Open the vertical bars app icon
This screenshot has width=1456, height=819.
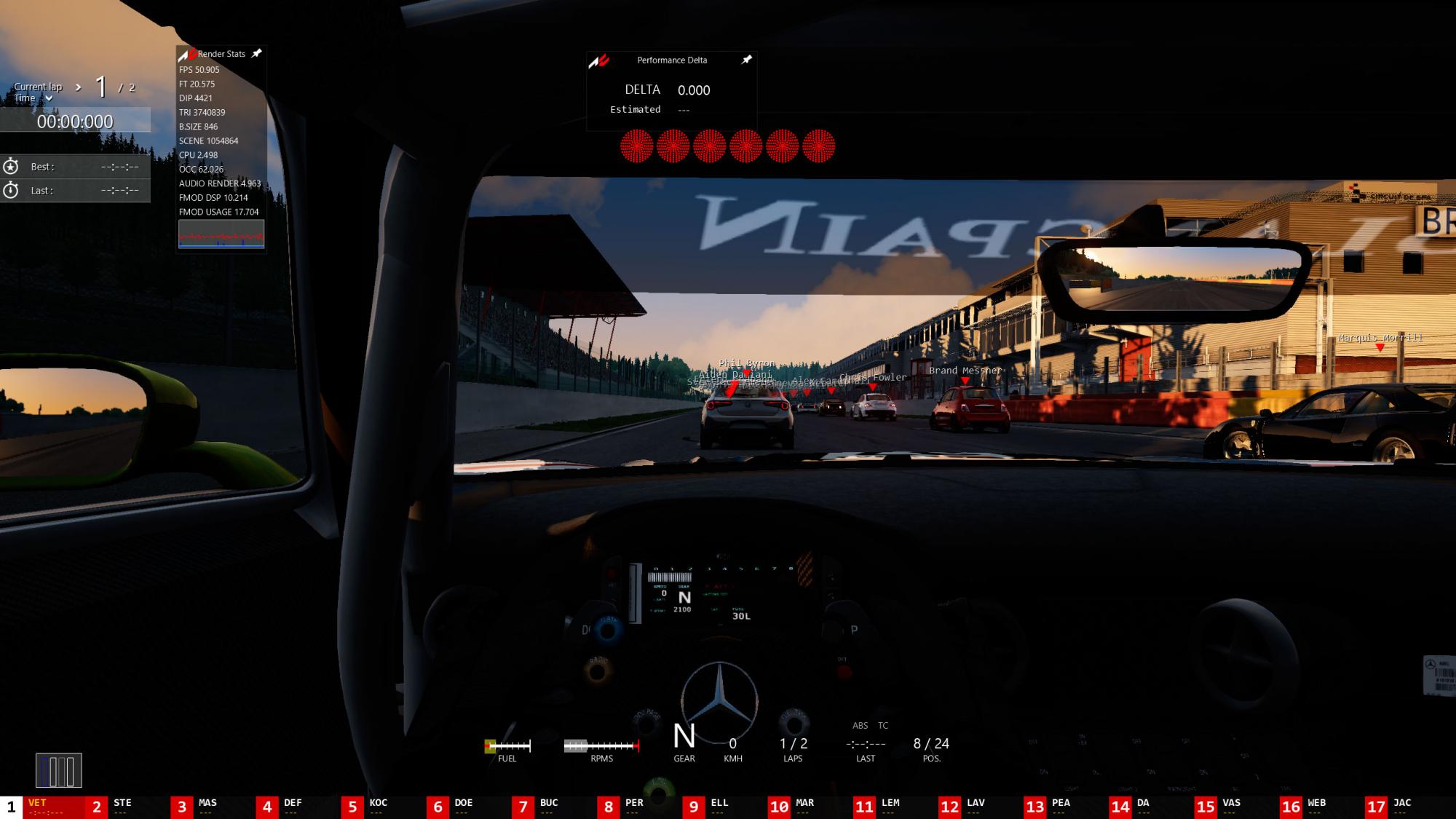point(59,770)
